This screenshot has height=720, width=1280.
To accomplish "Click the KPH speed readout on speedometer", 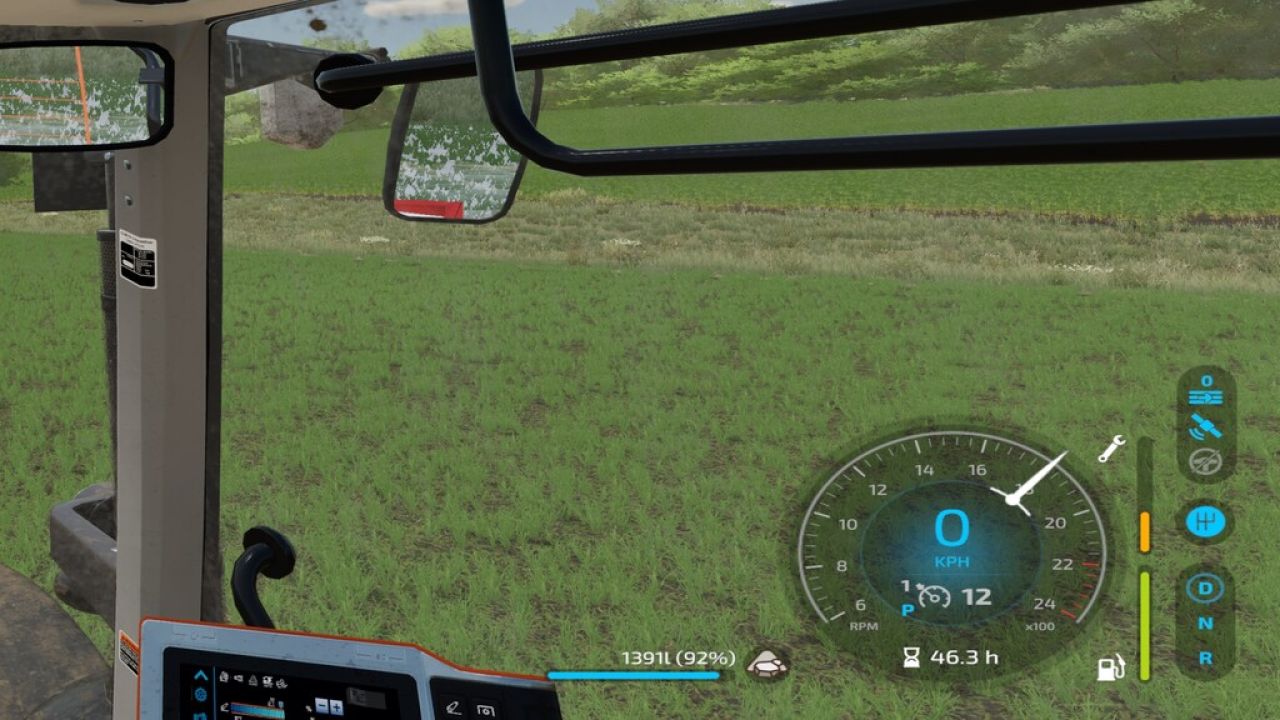I will click(x=952, y=560).
